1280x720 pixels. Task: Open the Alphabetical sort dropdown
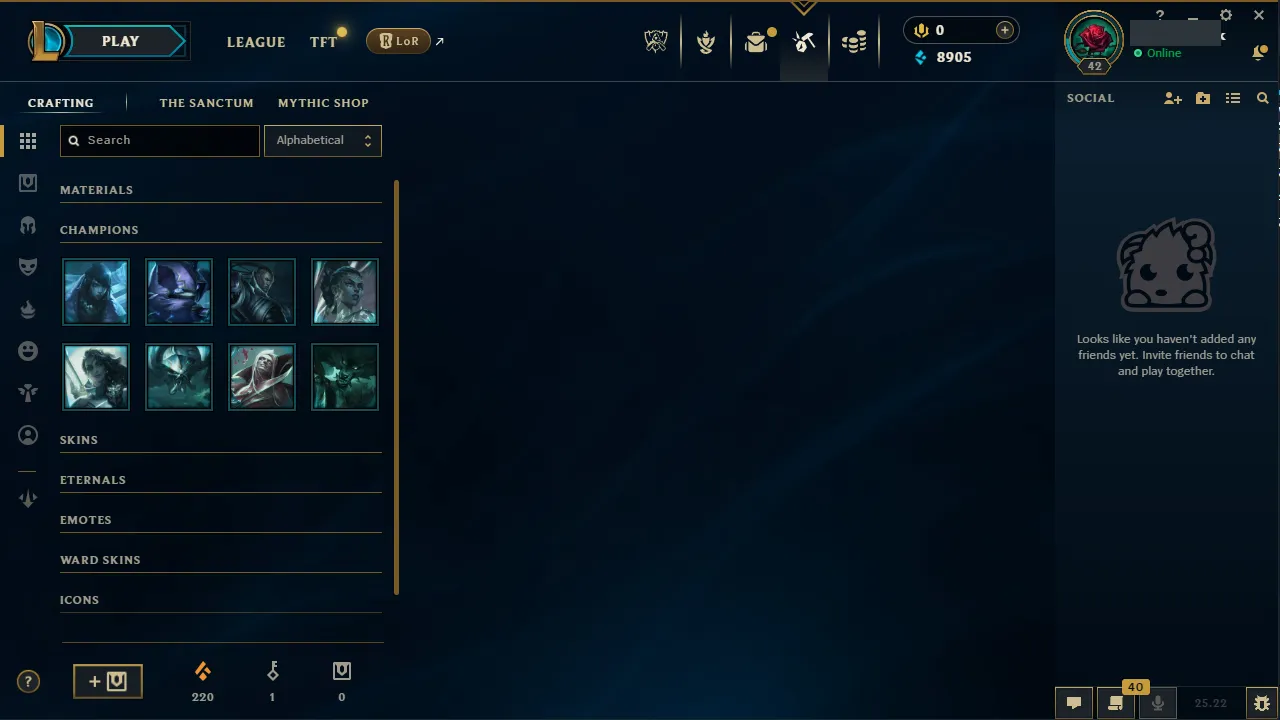(322, 140)
